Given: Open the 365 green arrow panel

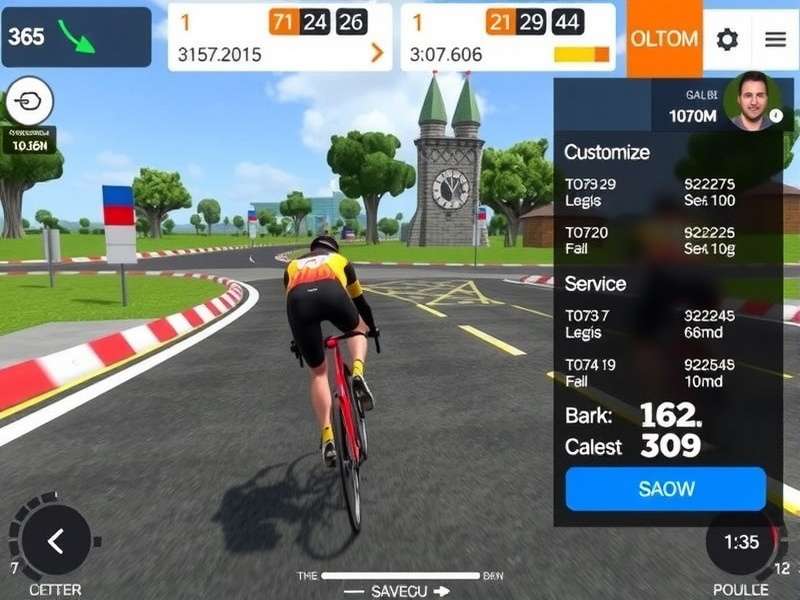Looking at the screenshot, I should (76, 37).
